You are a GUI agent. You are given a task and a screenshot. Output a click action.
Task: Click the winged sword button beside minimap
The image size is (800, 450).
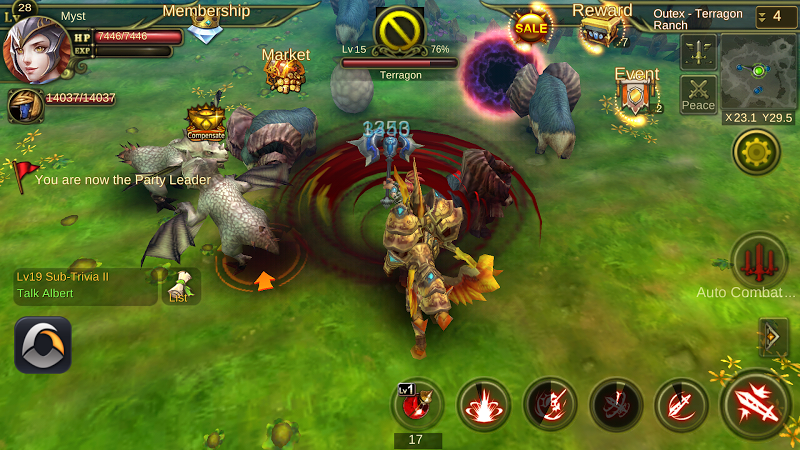[698, 52]
